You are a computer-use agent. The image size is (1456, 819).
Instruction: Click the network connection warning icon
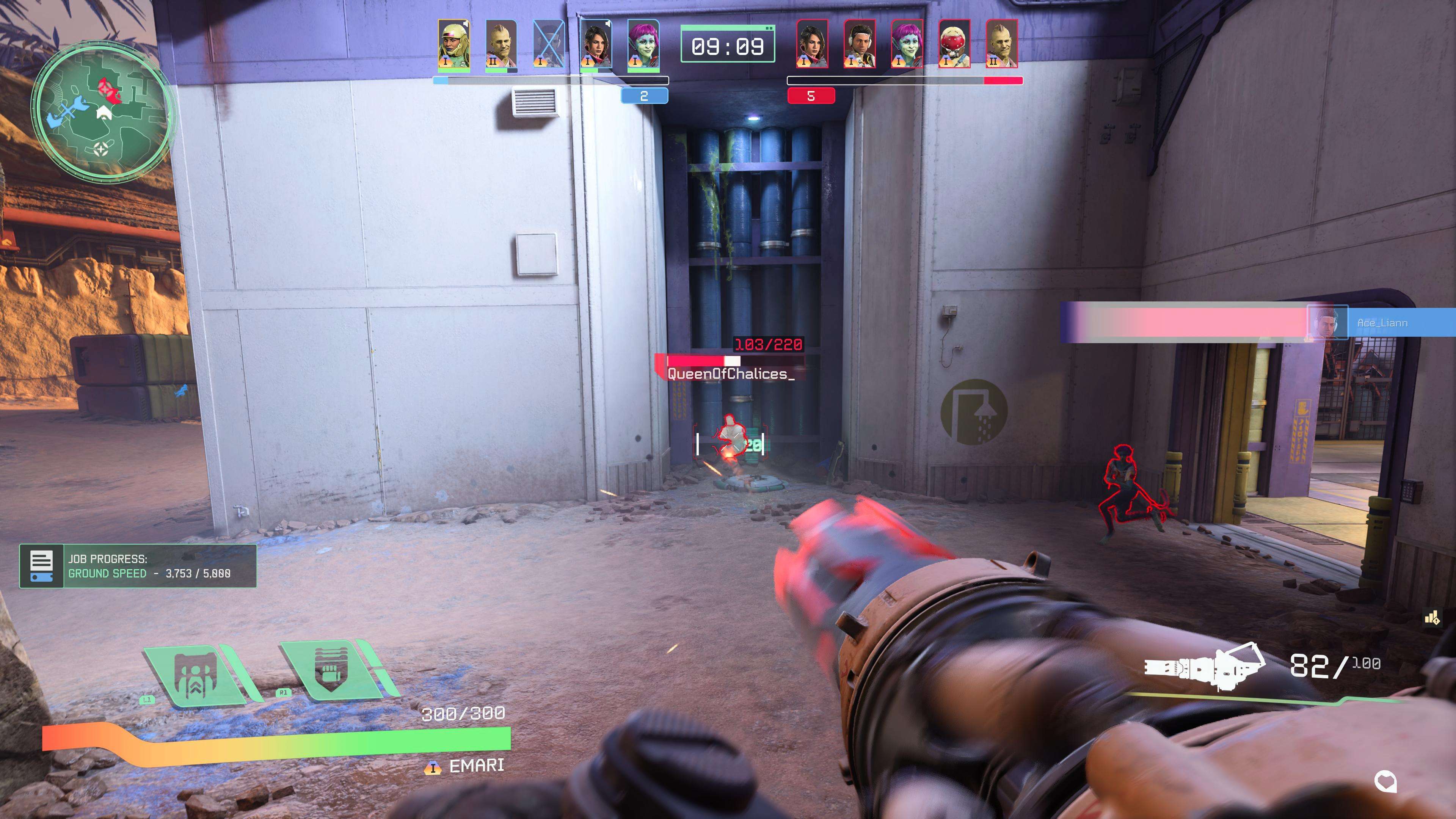click(1432, 618)
